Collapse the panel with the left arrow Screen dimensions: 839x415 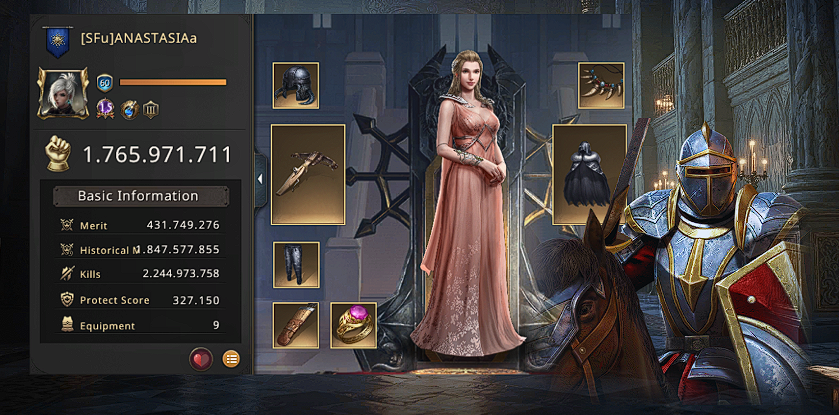260,179
